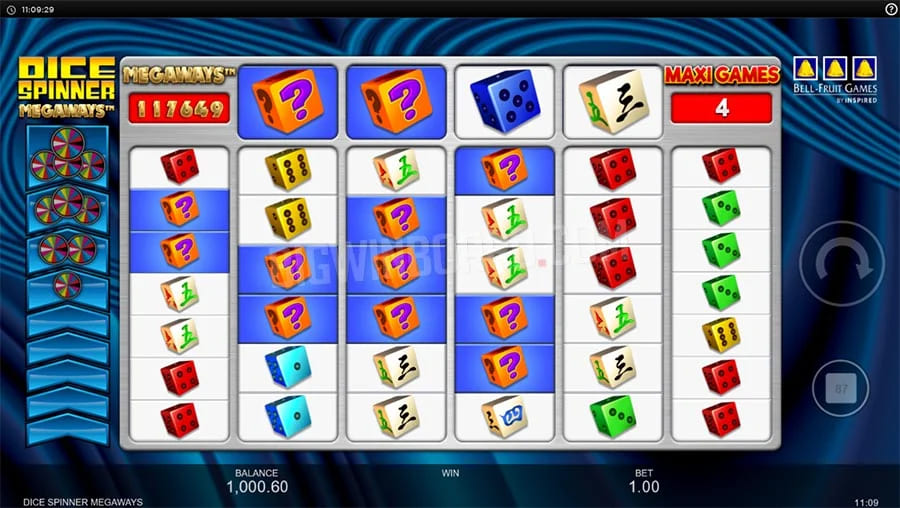Open the bet amount selector showing 1.00

pos(644,486)
